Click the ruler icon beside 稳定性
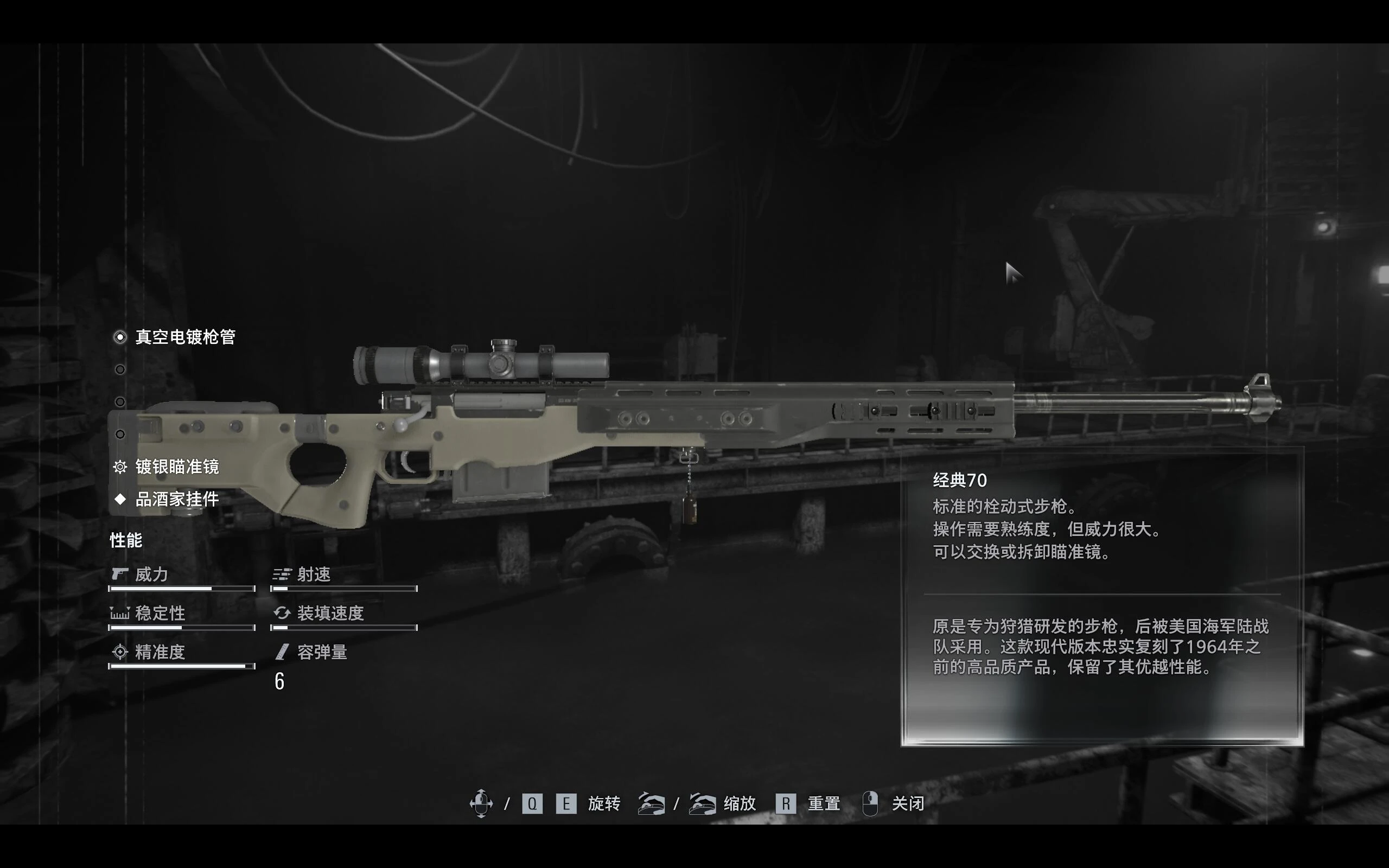 [119, 614]
